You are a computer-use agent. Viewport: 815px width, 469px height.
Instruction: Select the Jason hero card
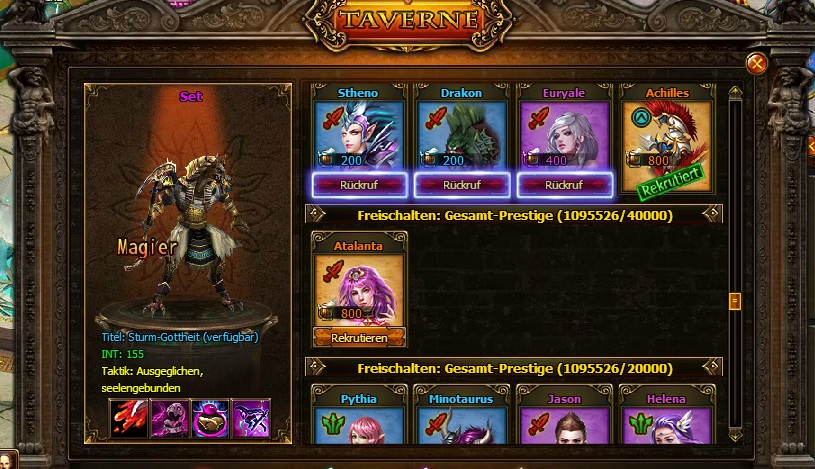[x=564, y=422]
